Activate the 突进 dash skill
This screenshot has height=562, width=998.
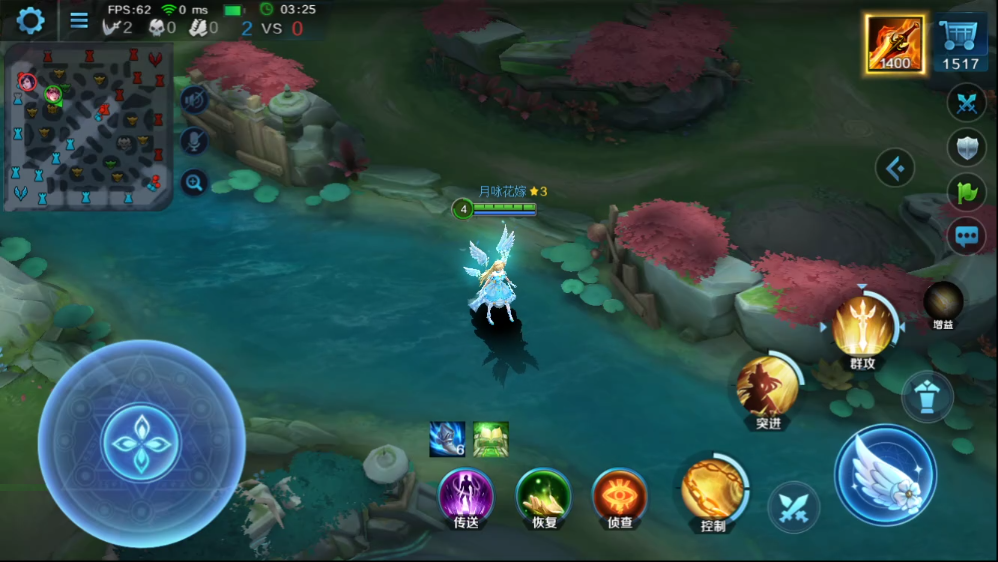(768, 387)
